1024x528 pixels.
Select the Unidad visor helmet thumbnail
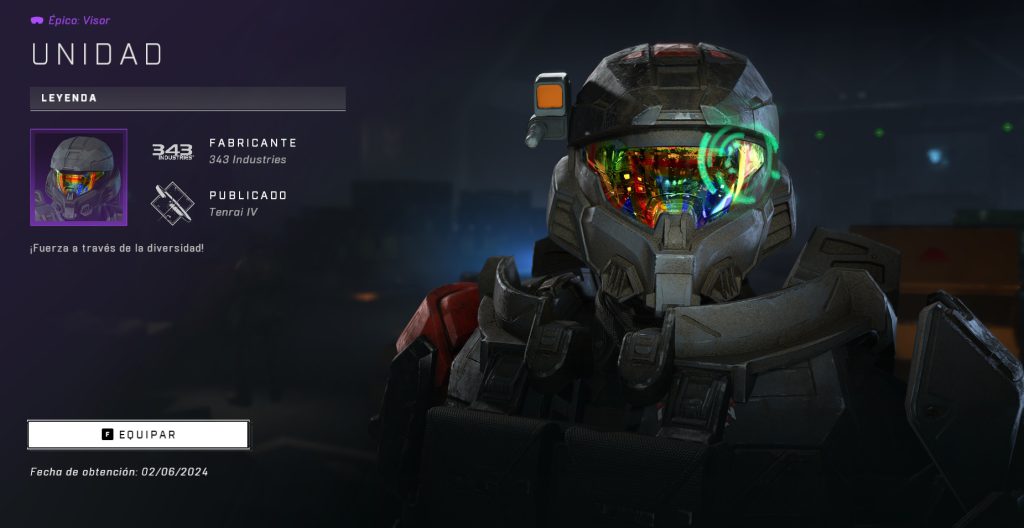tap(79, 177)
